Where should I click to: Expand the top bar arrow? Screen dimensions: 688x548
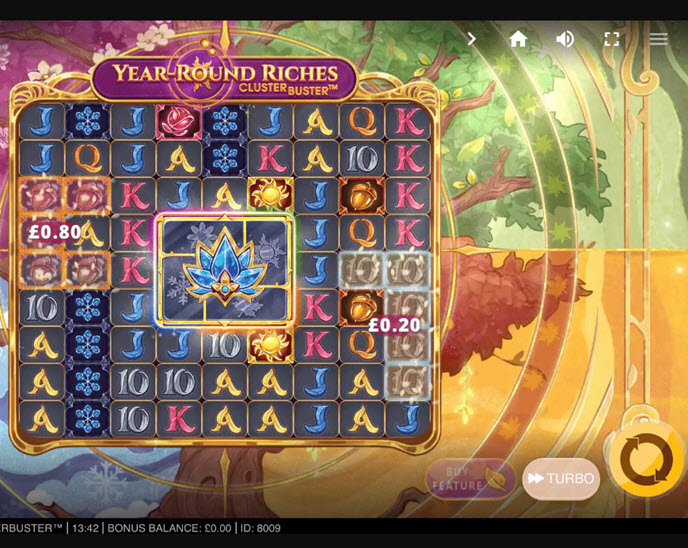click(472, 39)
